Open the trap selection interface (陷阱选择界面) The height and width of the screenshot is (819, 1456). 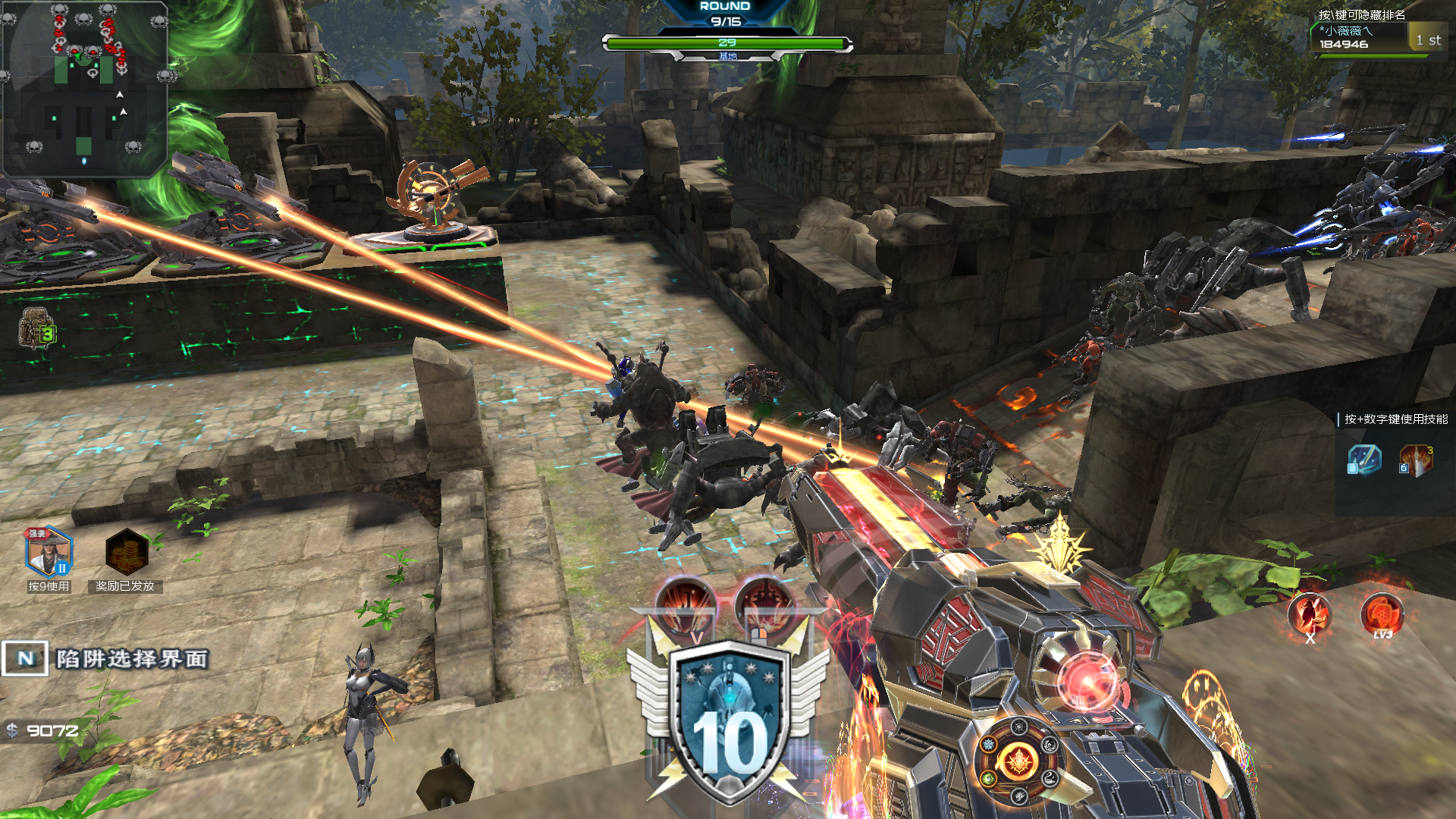(106, 658)
